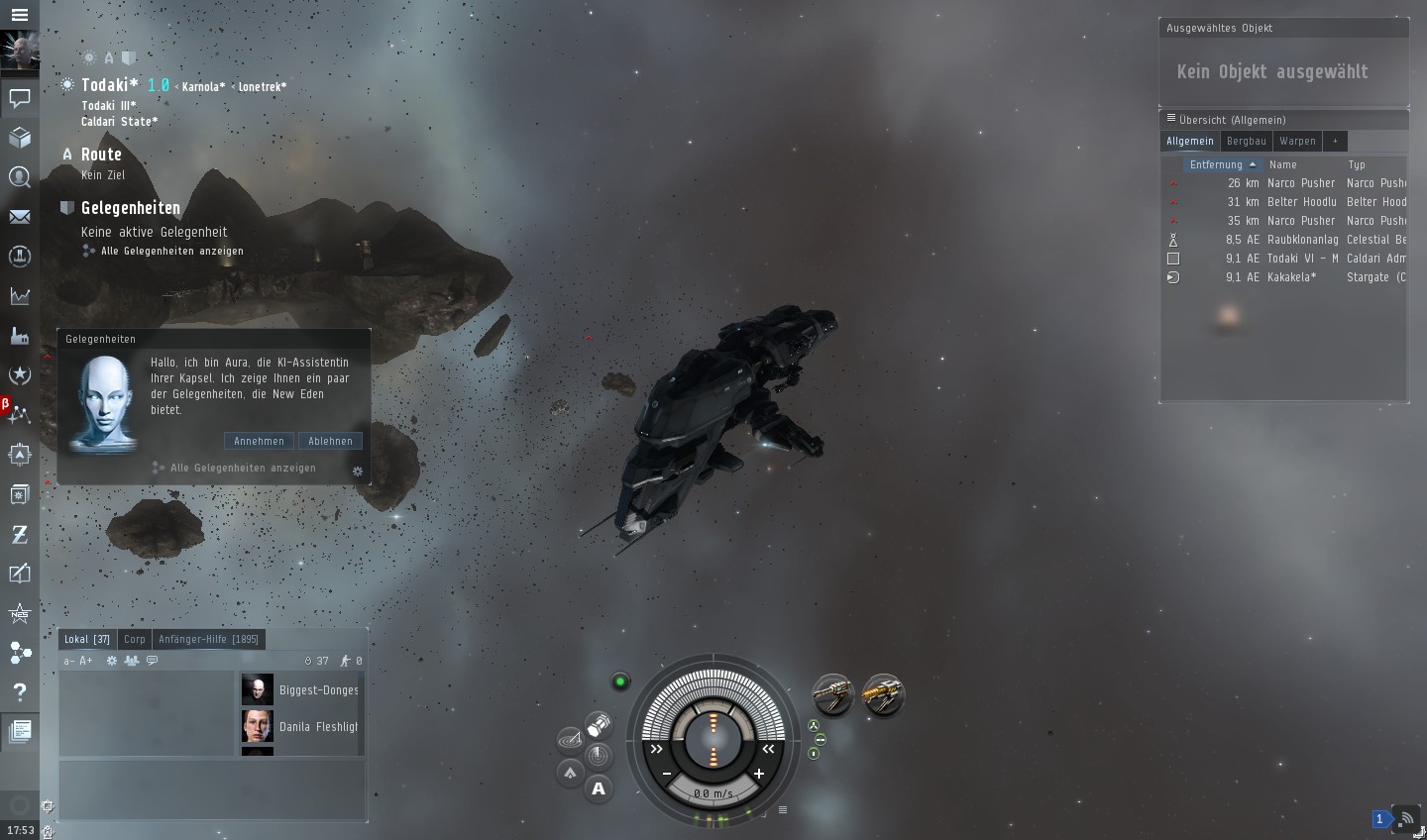The width and height of the screenshot is (1427, 840).
Task: Open the chat bubble icon in sidebar
Action: pyautogui.click(x=19, y=97)
